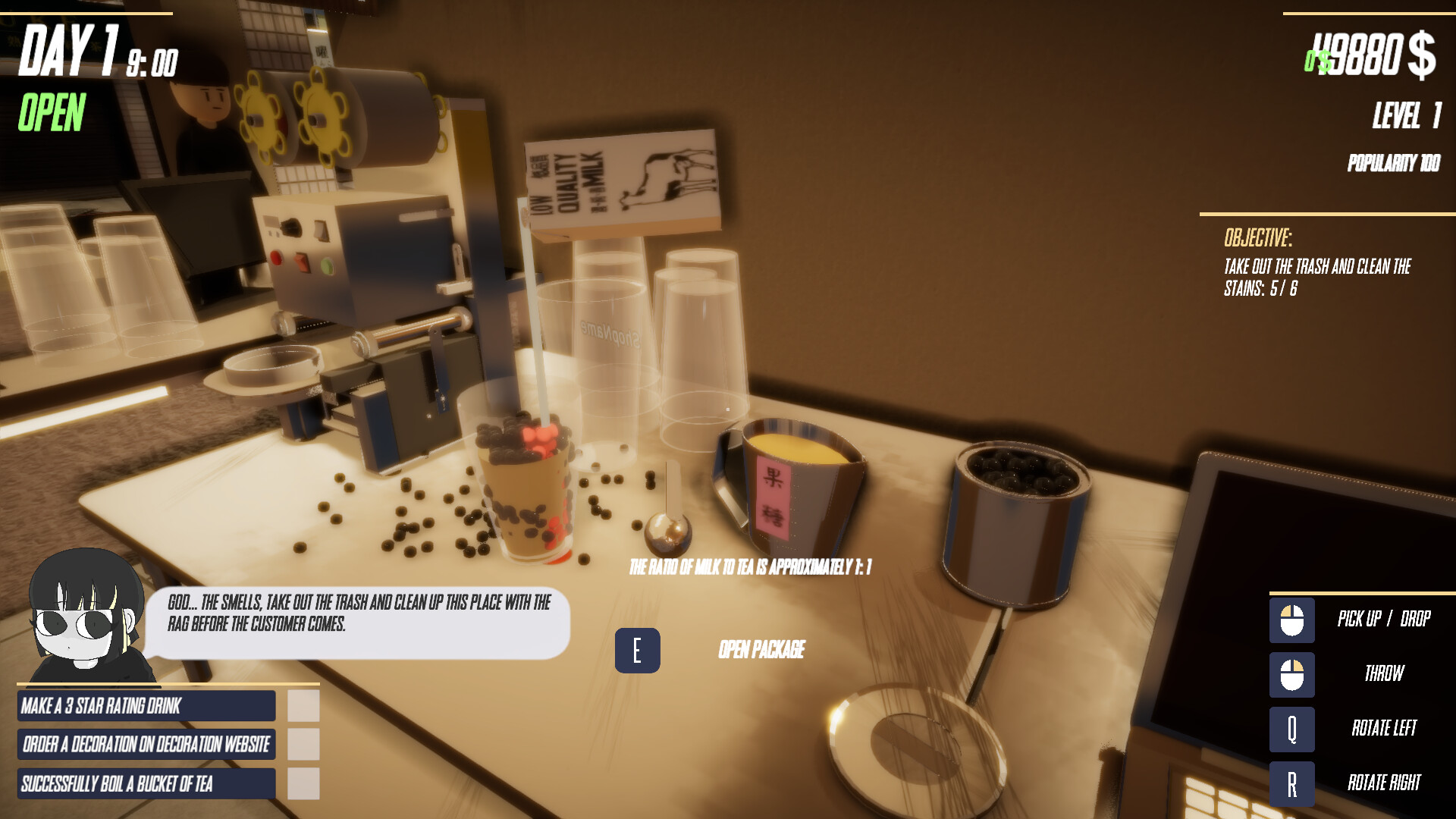This screenshot has width=1456, height=819.
Task: Click the E Open Package key prompt
Action: coord(638,649)
